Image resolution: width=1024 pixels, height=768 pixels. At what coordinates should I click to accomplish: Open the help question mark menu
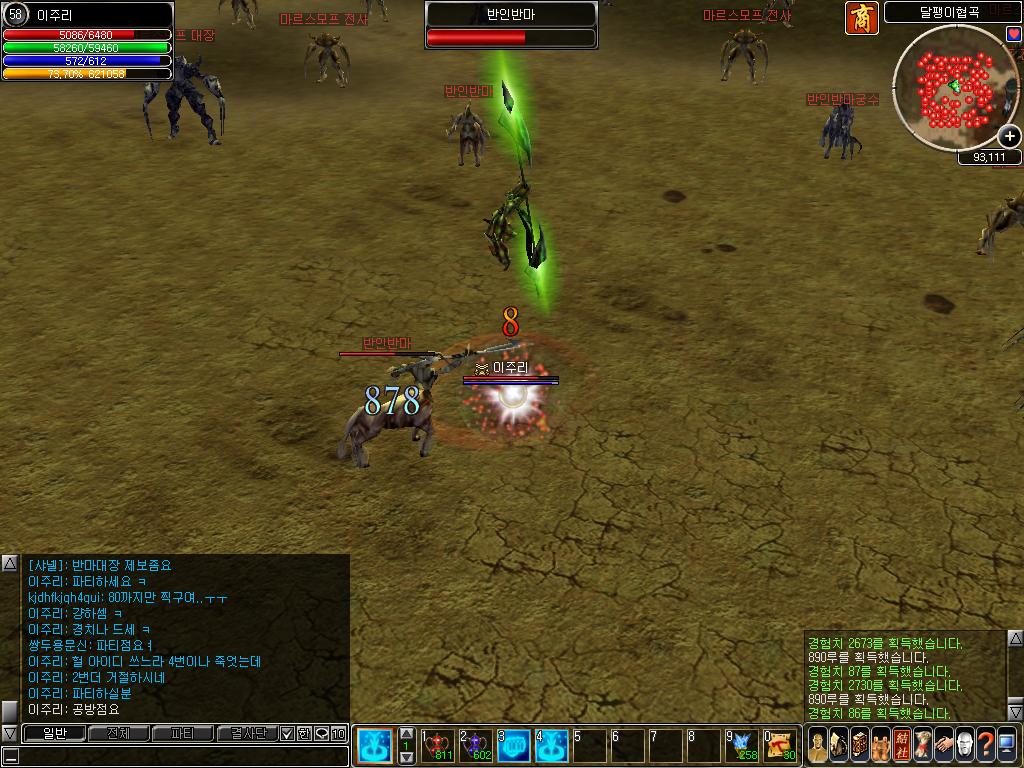tap(985, 745)
